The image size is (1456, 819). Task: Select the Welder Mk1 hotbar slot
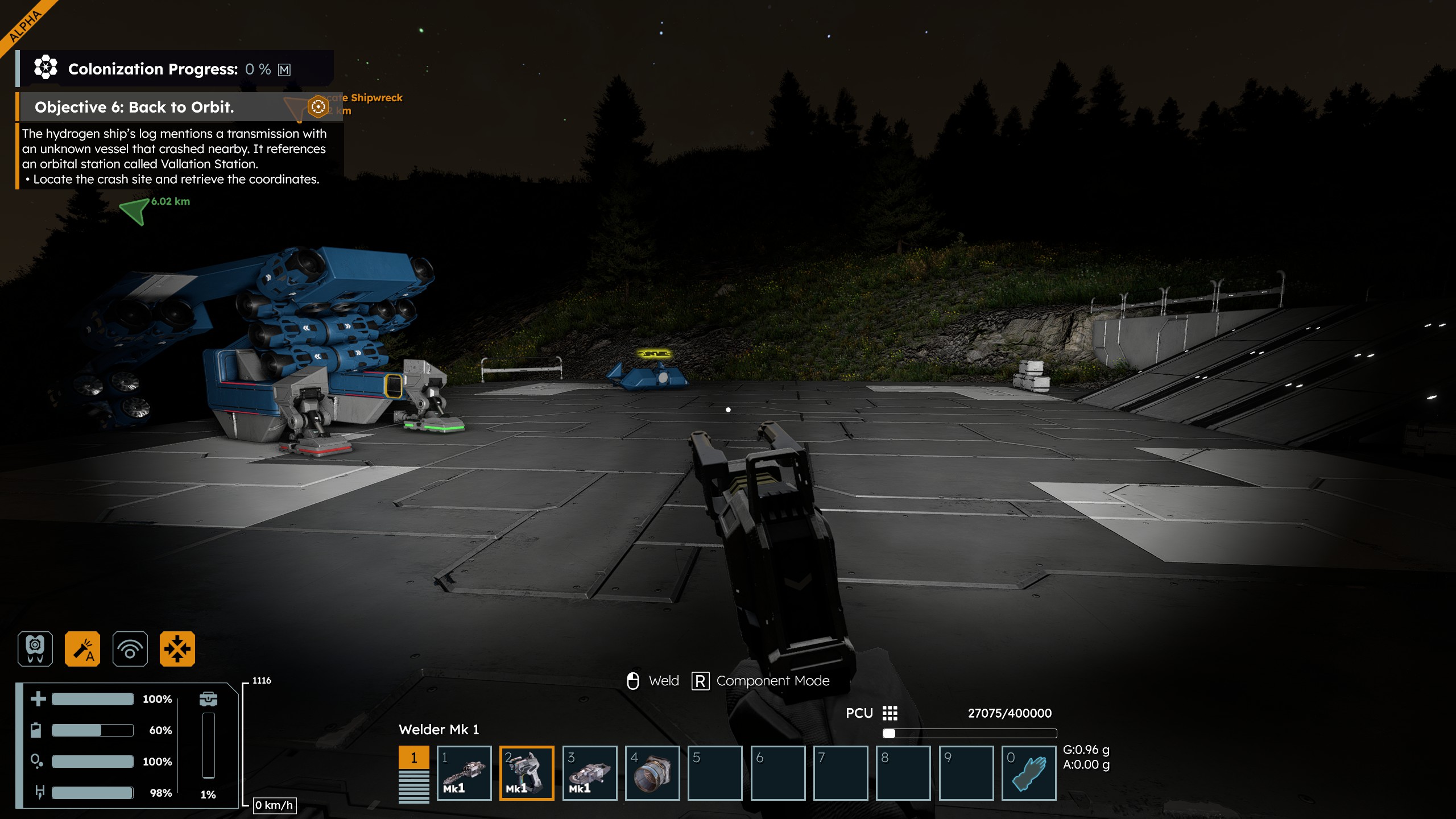click(x=527, y=773)
